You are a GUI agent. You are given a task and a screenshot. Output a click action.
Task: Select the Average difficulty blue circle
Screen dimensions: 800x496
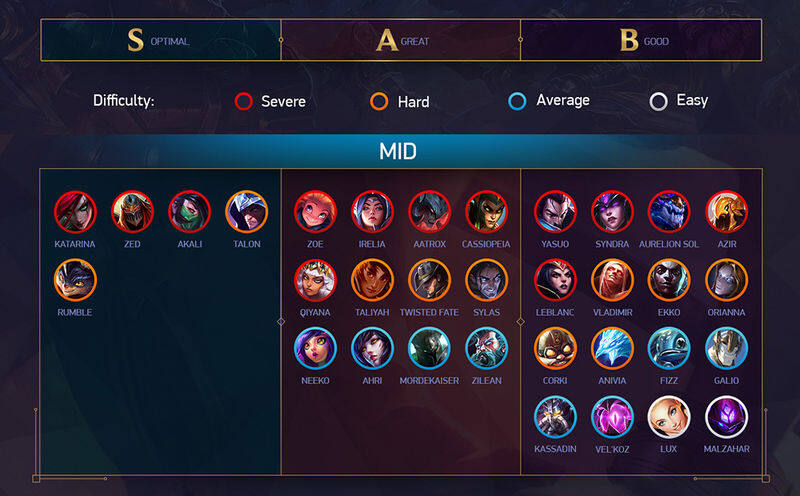518,101
